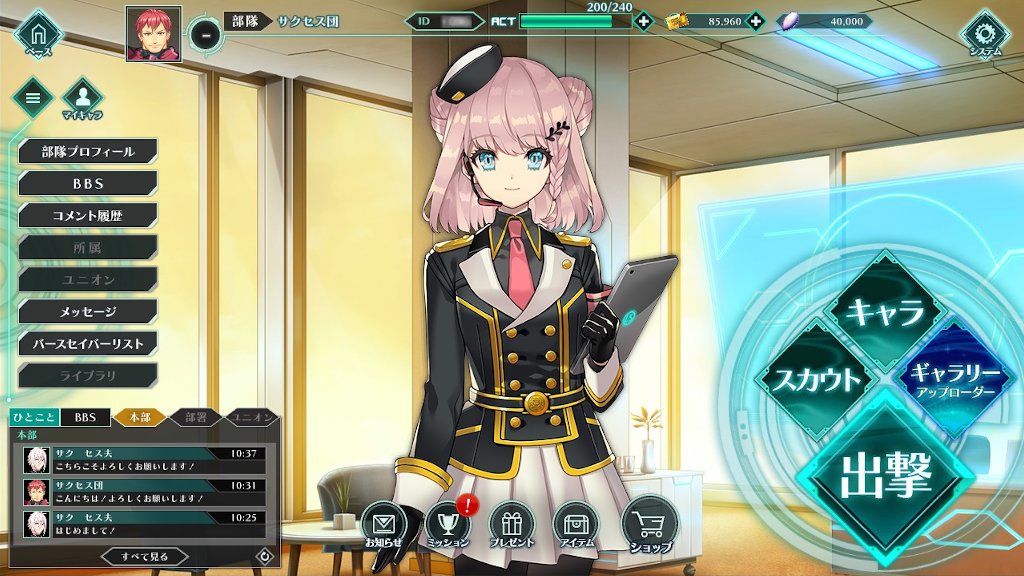Open the メッセージ menu entry
This screenshot has height=576, width=1024.
point(88,312)
